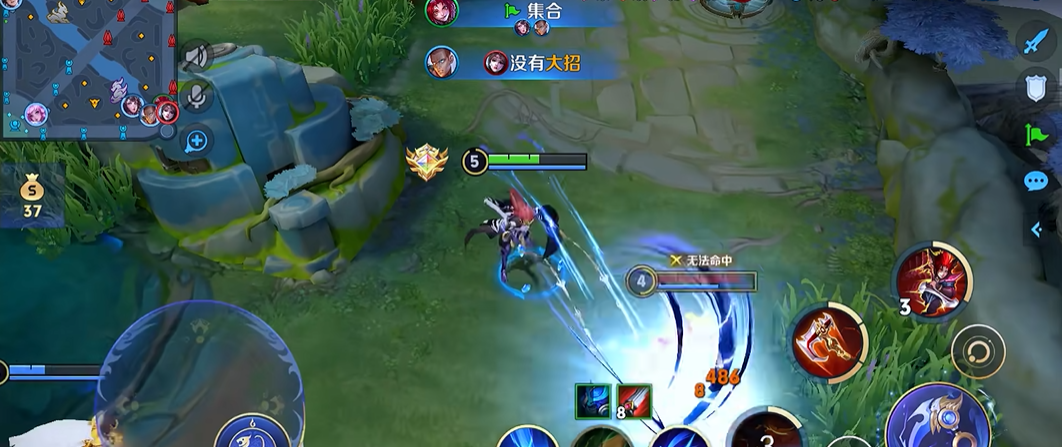The width and height of the screenshot is (1062, 447).
Task: Open the quick chat bubble
Action: pyautogui.click(x=1036, y=181)
